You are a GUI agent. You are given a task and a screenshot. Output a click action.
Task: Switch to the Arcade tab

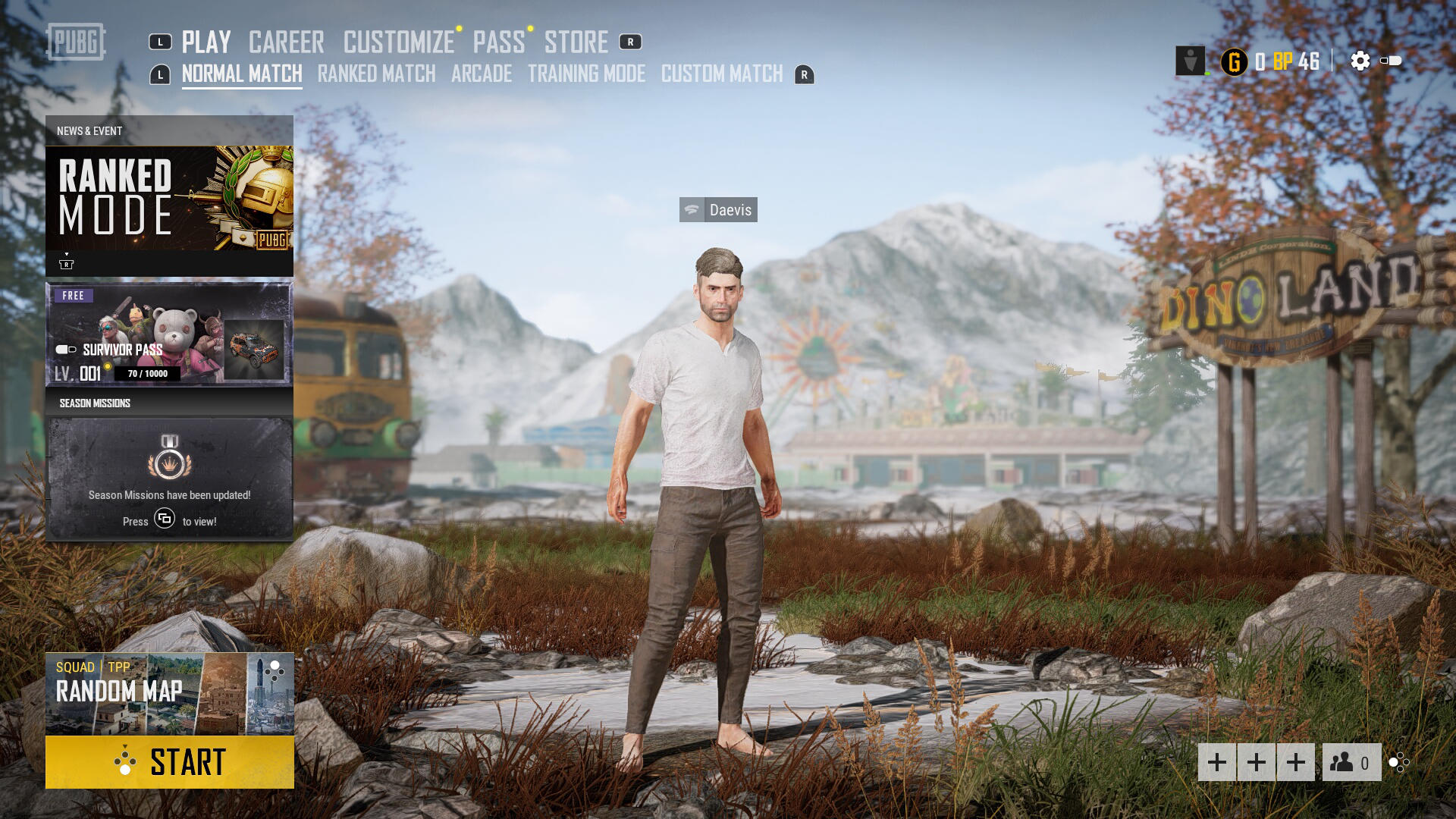[x=482, y=74]
